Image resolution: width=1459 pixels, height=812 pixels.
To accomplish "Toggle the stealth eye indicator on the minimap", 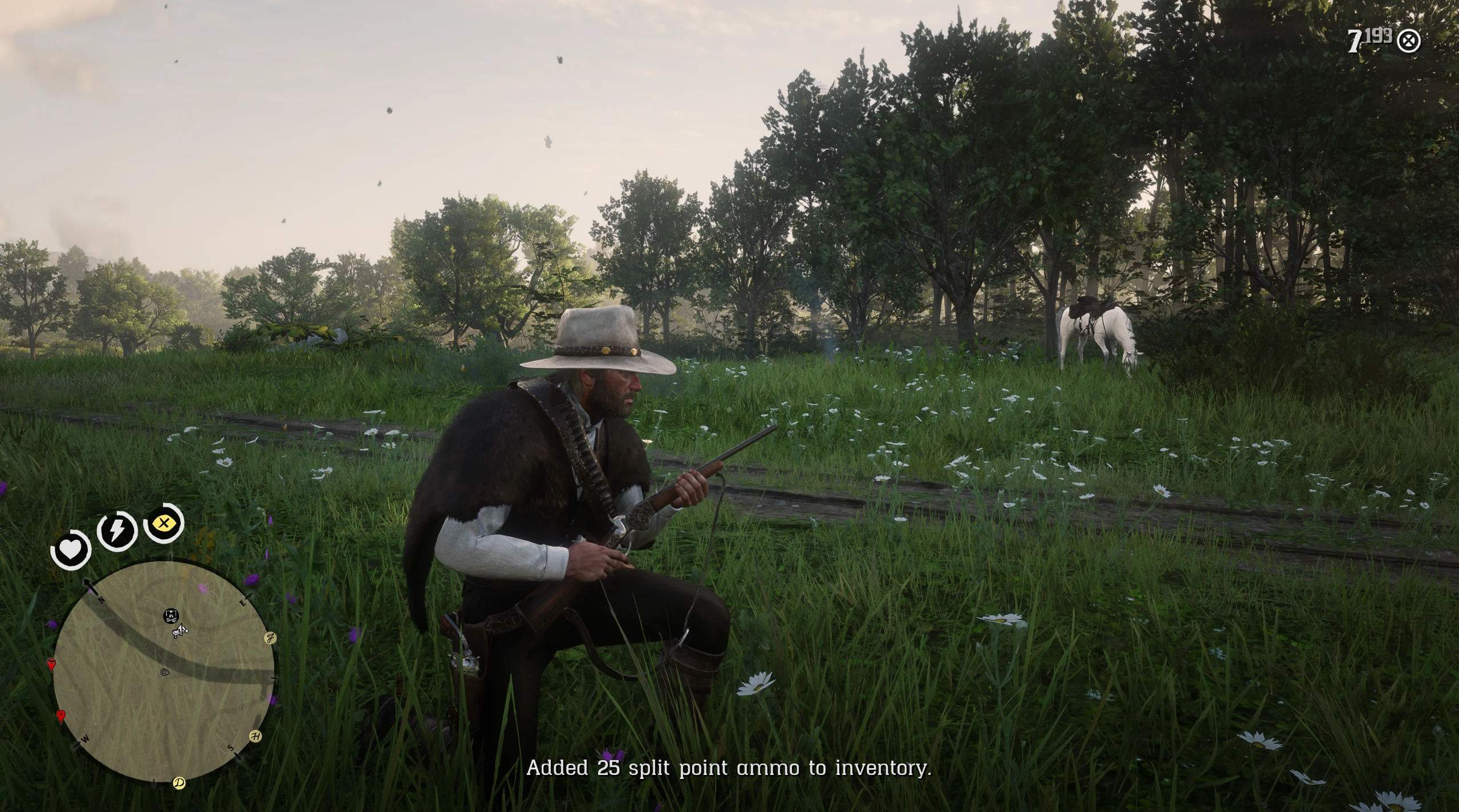I will coord(164,672).
